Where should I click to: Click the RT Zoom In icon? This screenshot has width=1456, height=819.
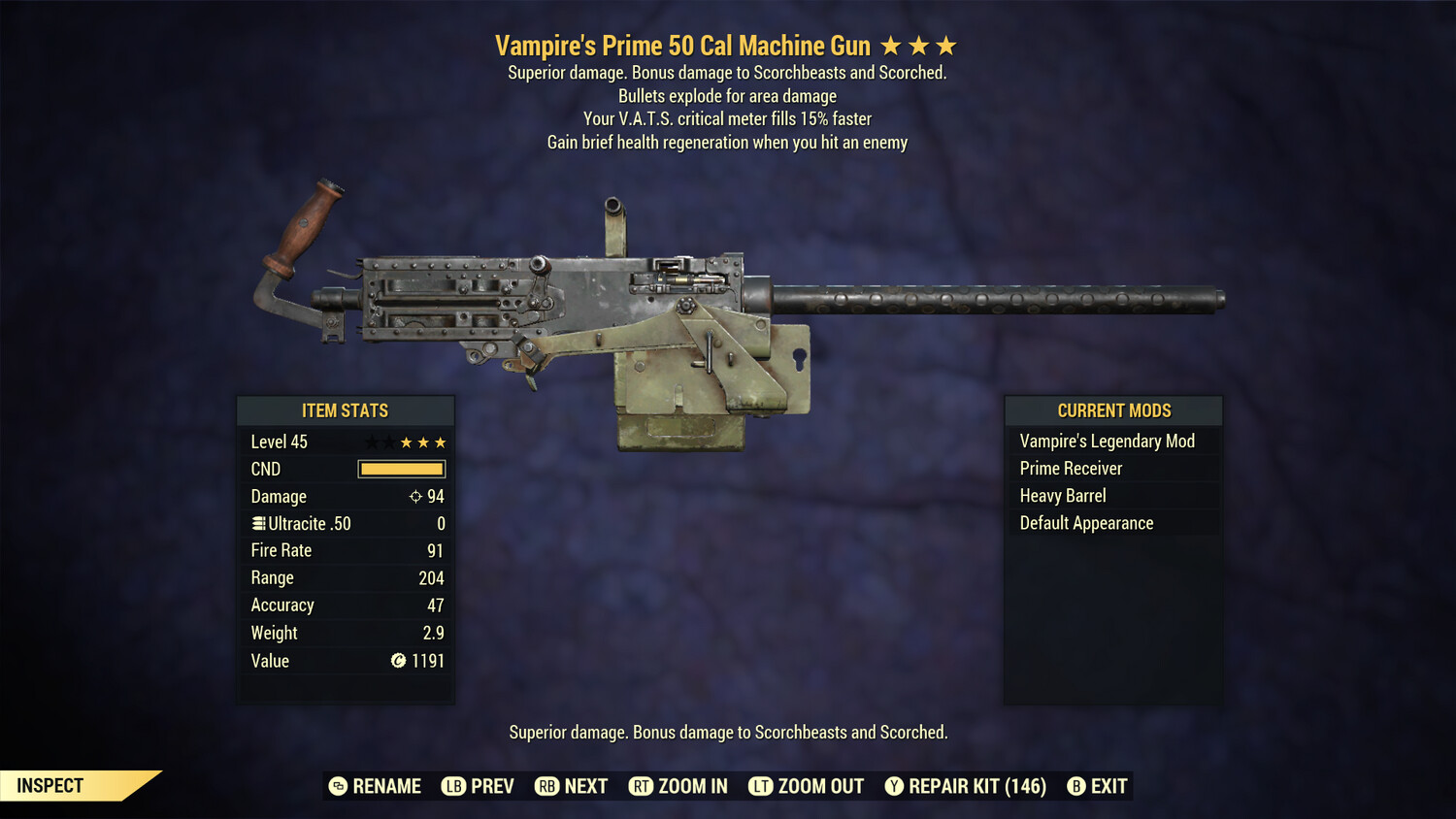point(642,786)
